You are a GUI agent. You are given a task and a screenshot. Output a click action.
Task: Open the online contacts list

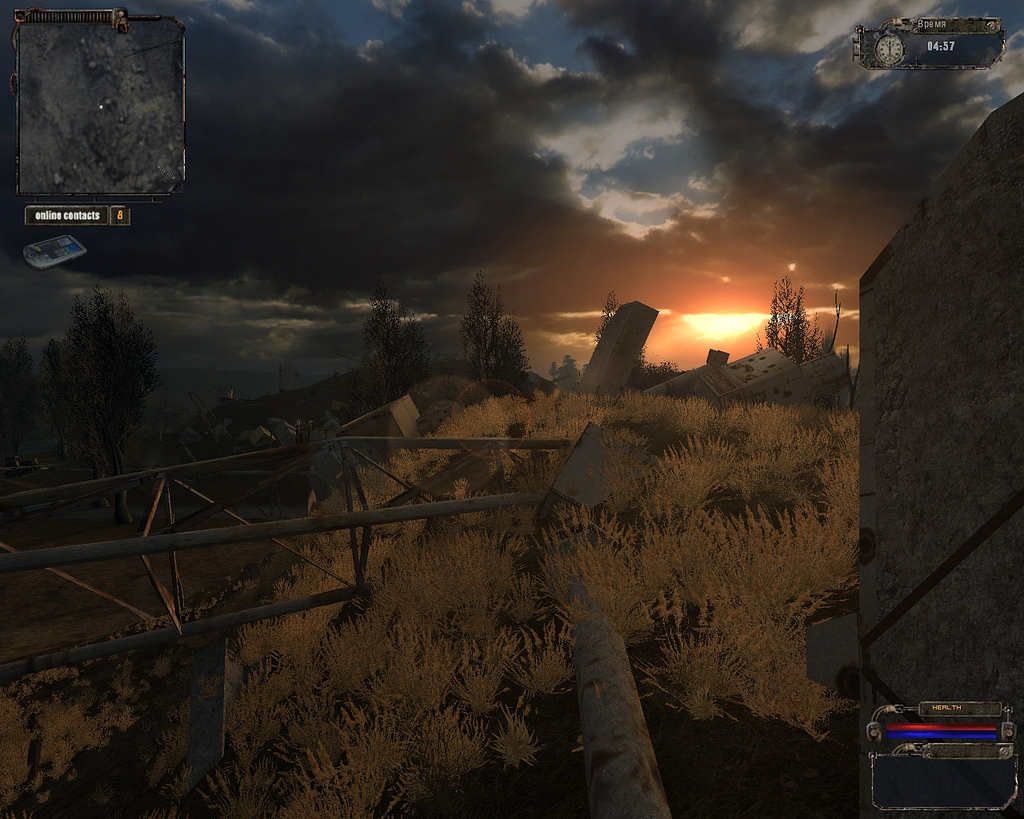68,215
